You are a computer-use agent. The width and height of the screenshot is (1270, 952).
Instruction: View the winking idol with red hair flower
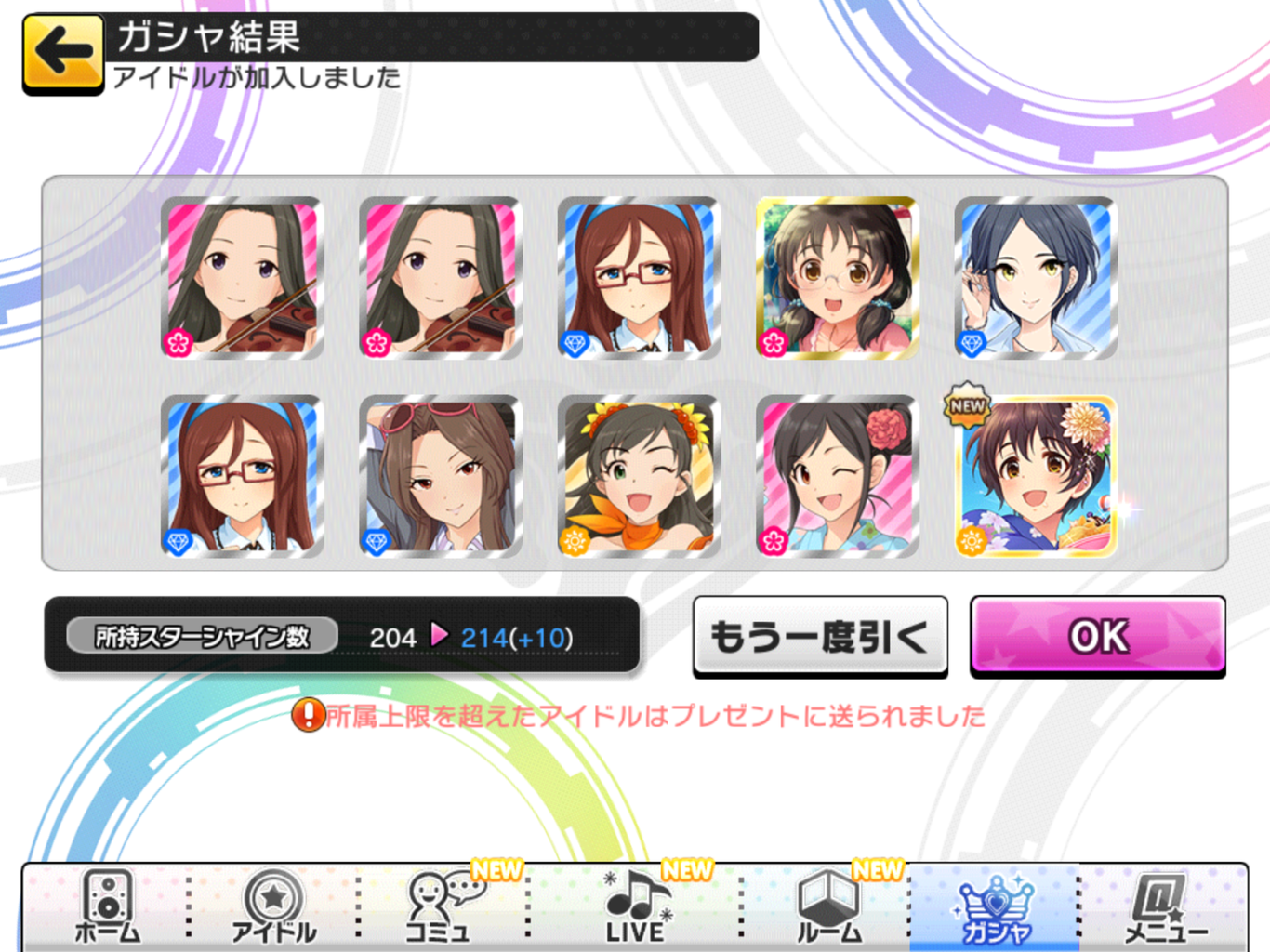coord(838,476)
